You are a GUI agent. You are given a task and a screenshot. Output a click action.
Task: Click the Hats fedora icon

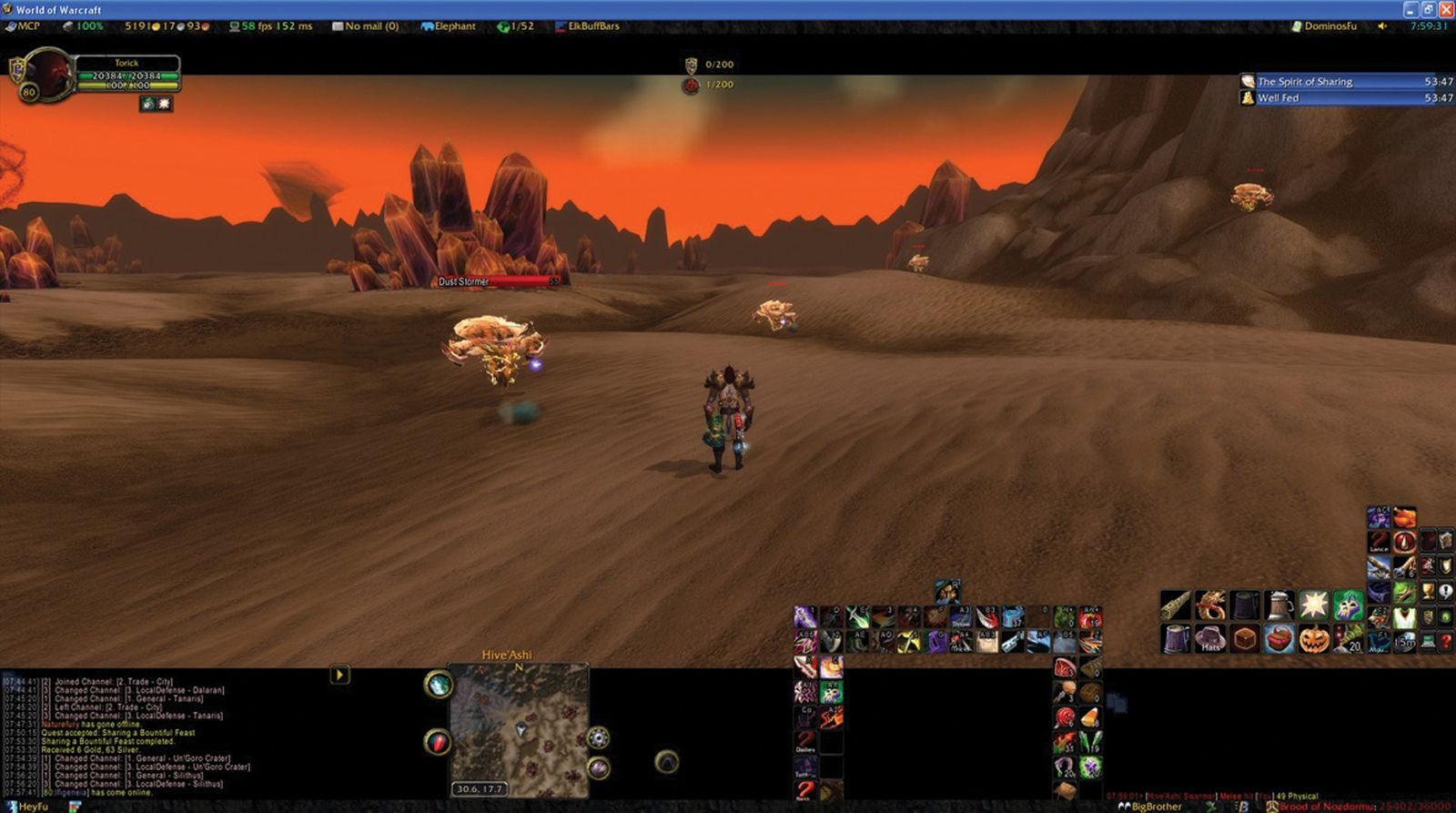1210,638
